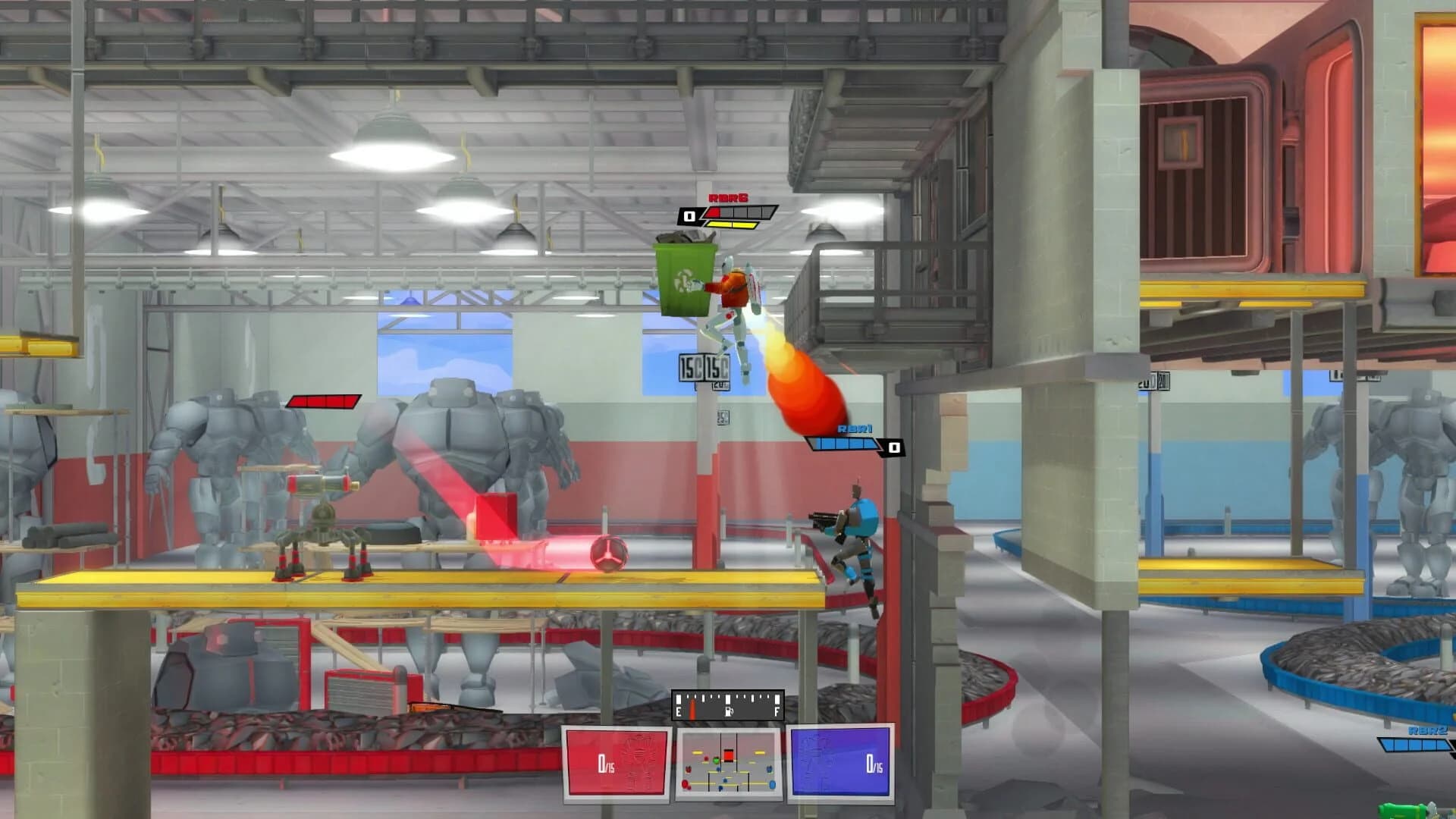
Task: Click the F marker on the fuel gauge
Action: coord(777,711)
